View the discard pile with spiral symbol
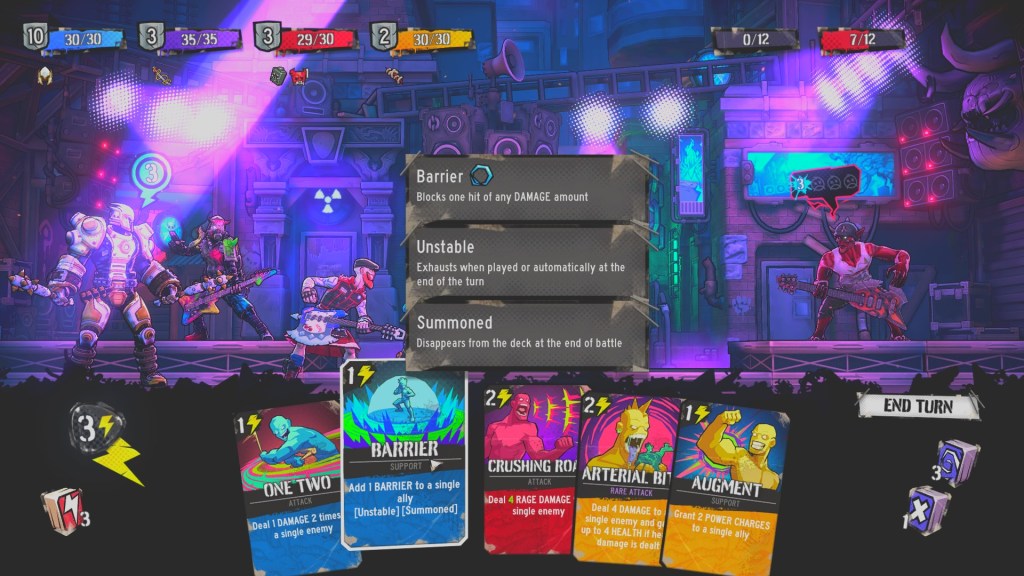 956,461
